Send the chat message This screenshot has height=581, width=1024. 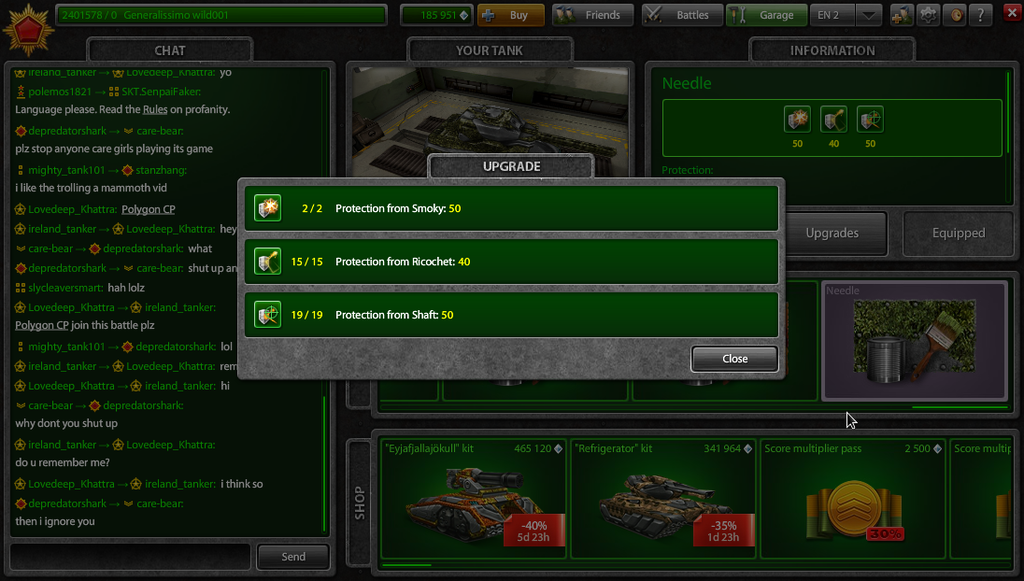tap(293, 556)
